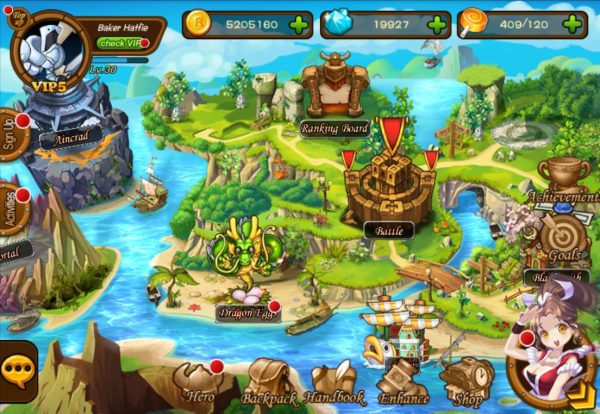The image size is (600, 414).
Task: Open the Handbook
Action: [x=333, y=383]
